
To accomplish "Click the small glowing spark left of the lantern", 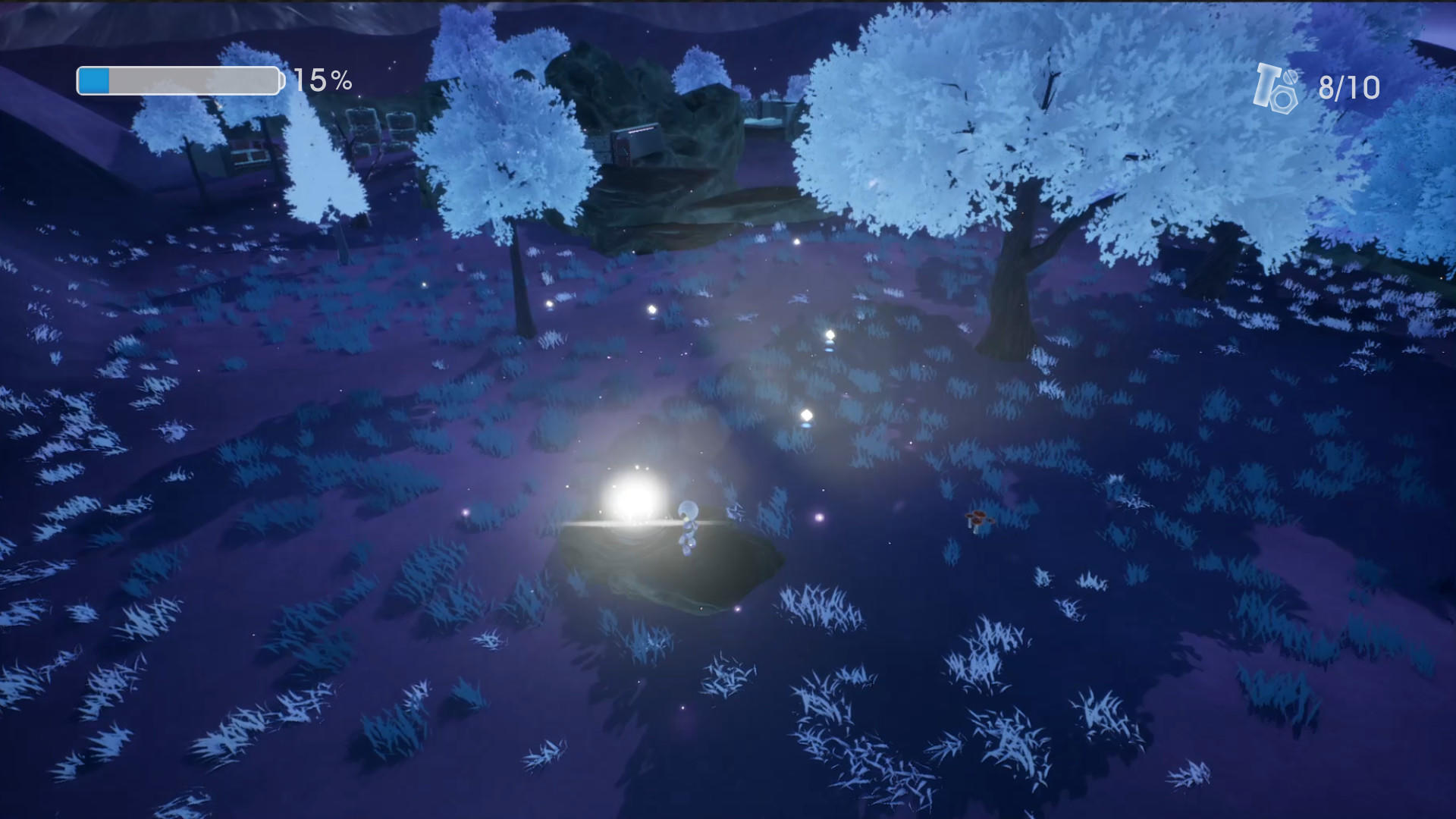I will point(466,513).
